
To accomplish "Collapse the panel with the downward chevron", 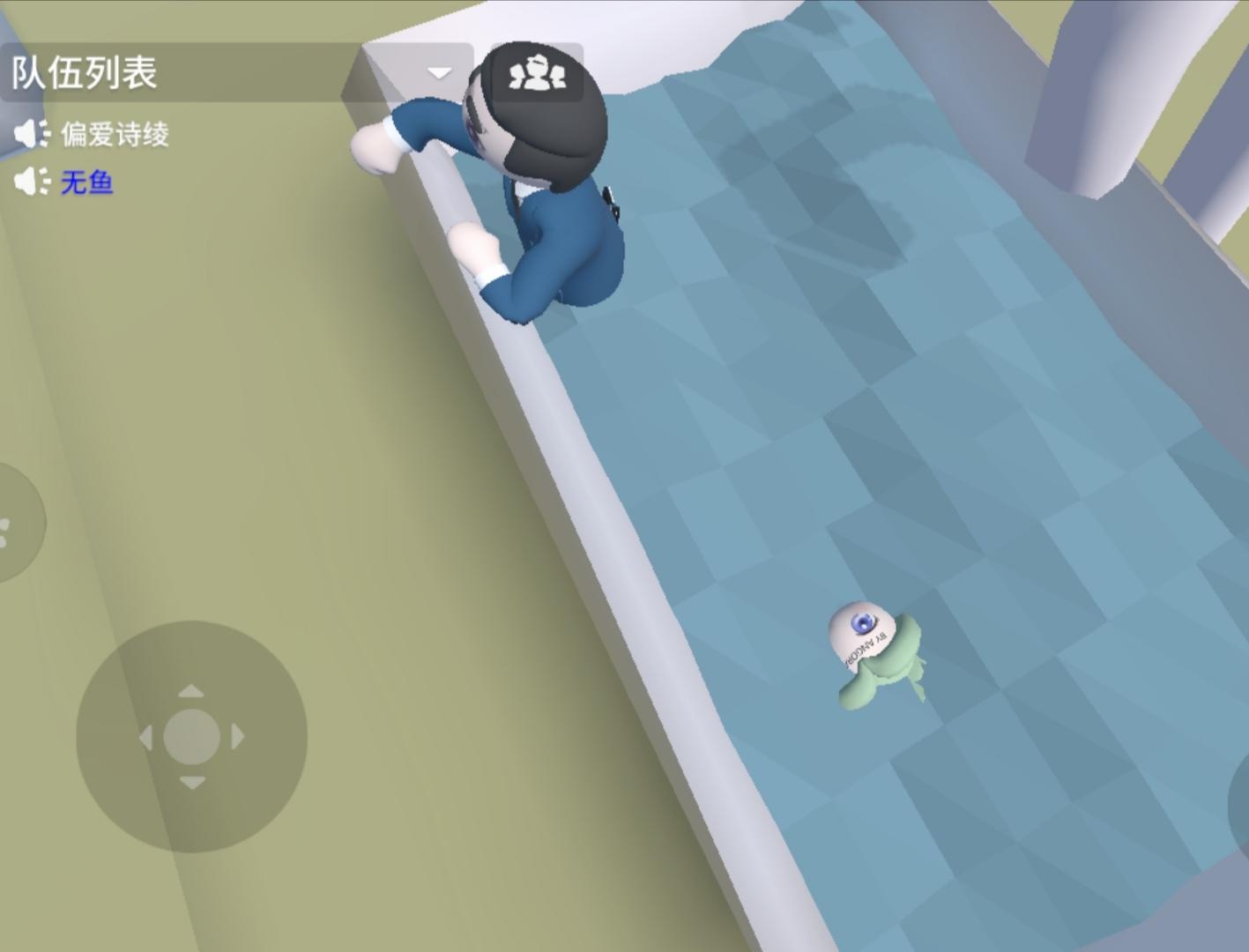I will [437, 73].
